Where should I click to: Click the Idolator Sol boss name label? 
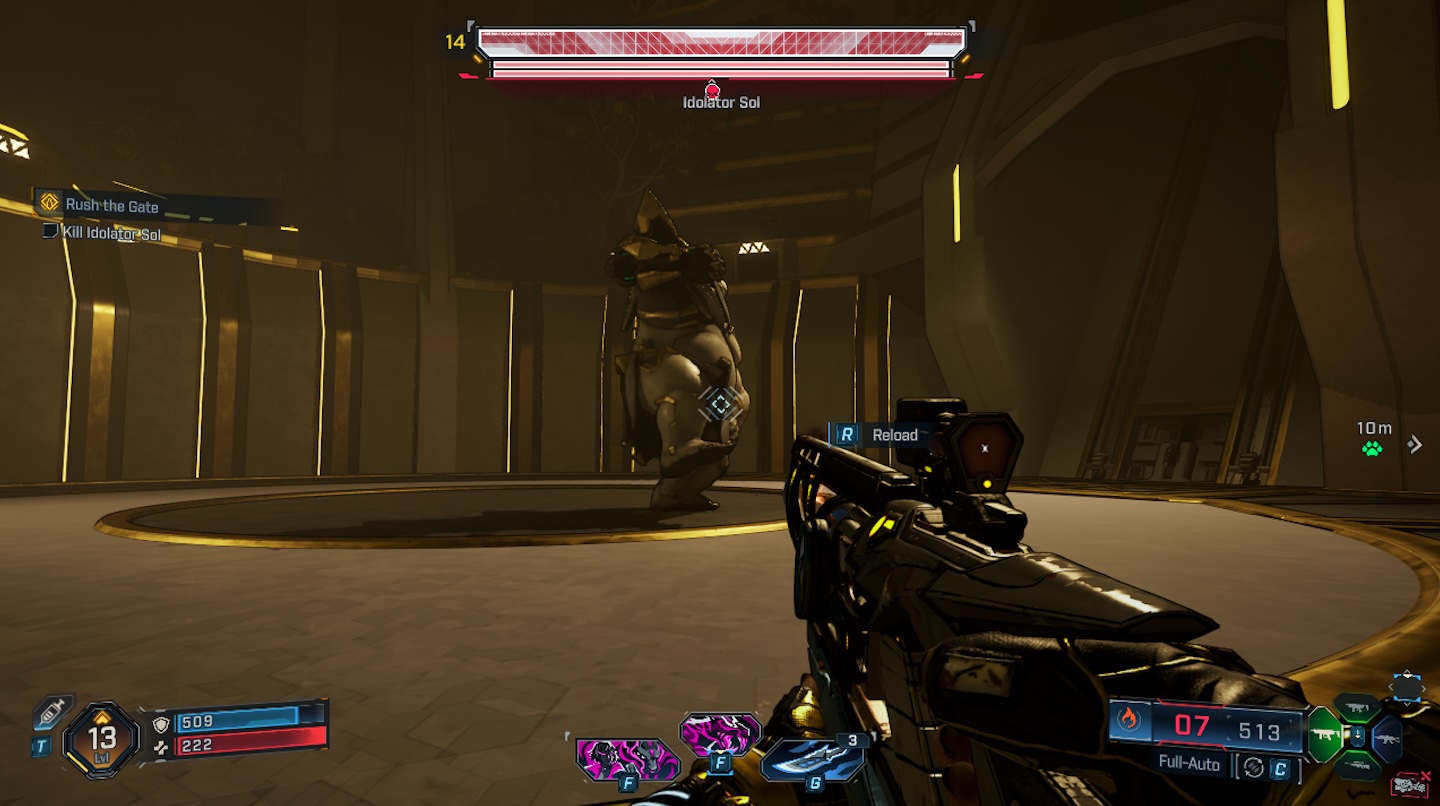pyautogui.click(x=724, y=101)
